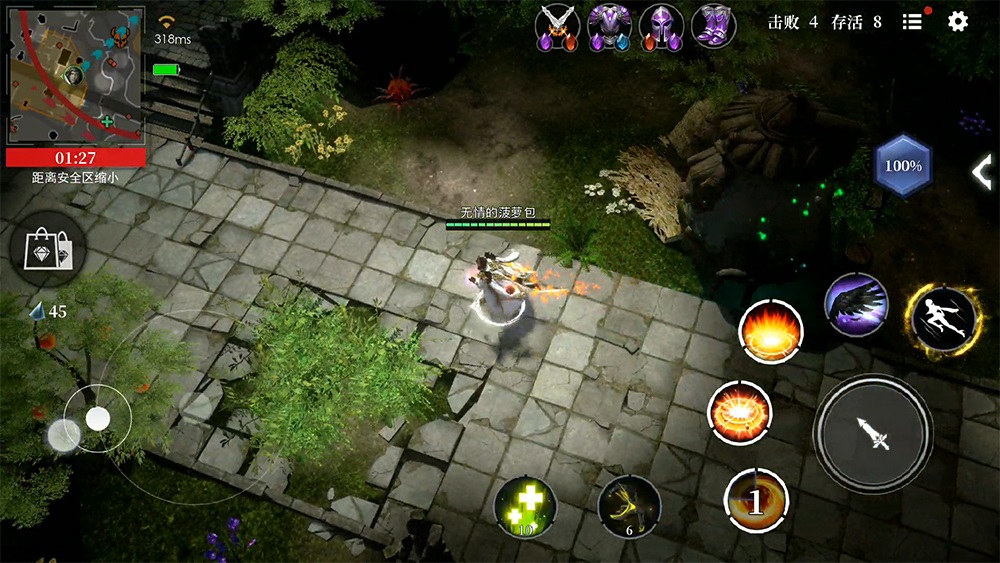Open the list menu with red dot
1000x563 pixels.
click(912, 21)
